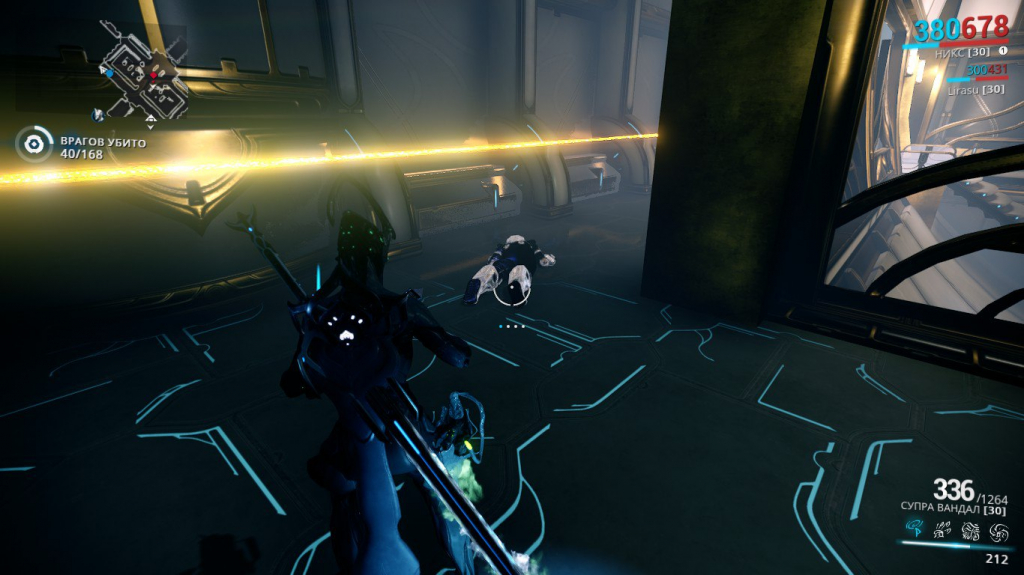
Task: Select the red marker on the minimap
Action: coord(153,74)
